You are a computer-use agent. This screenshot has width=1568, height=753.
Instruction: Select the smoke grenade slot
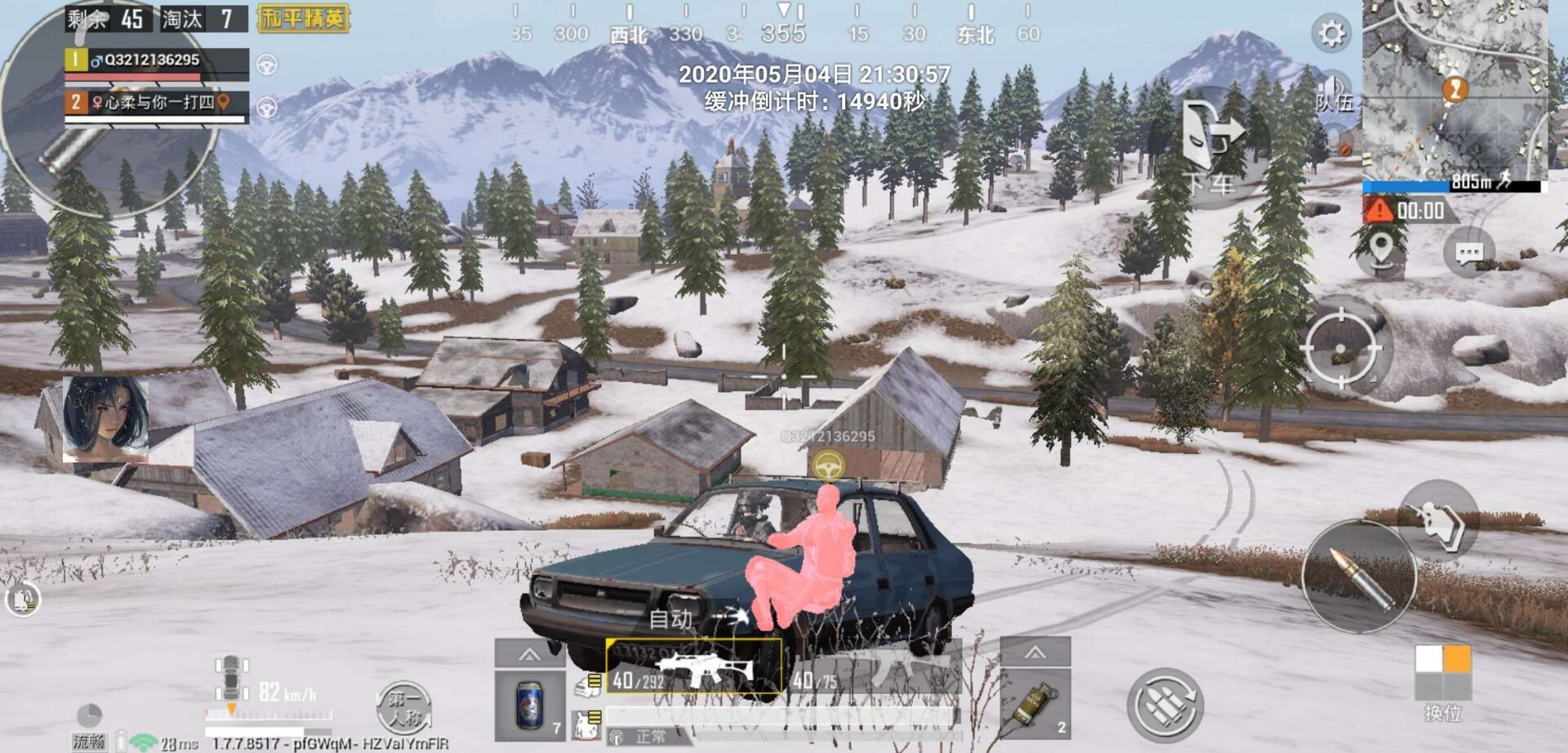[x=1035, y=704]
